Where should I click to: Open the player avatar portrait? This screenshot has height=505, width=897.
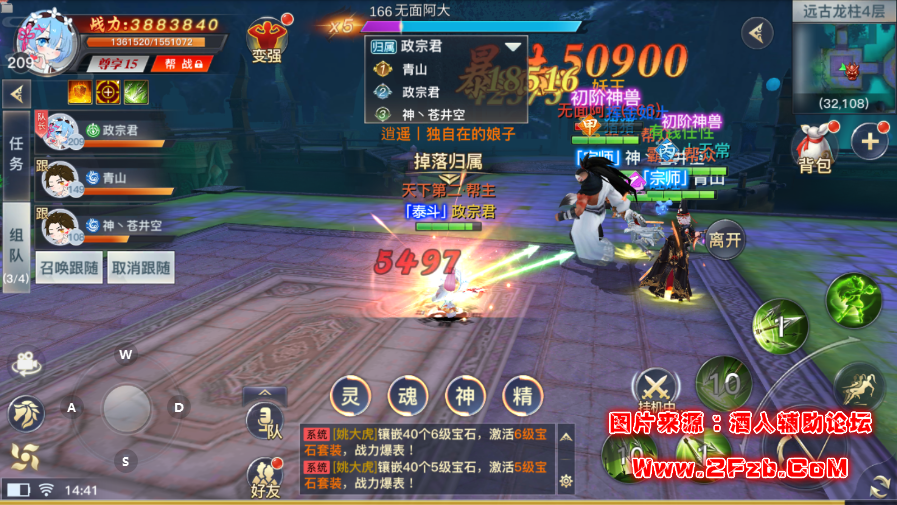point(46,37)
